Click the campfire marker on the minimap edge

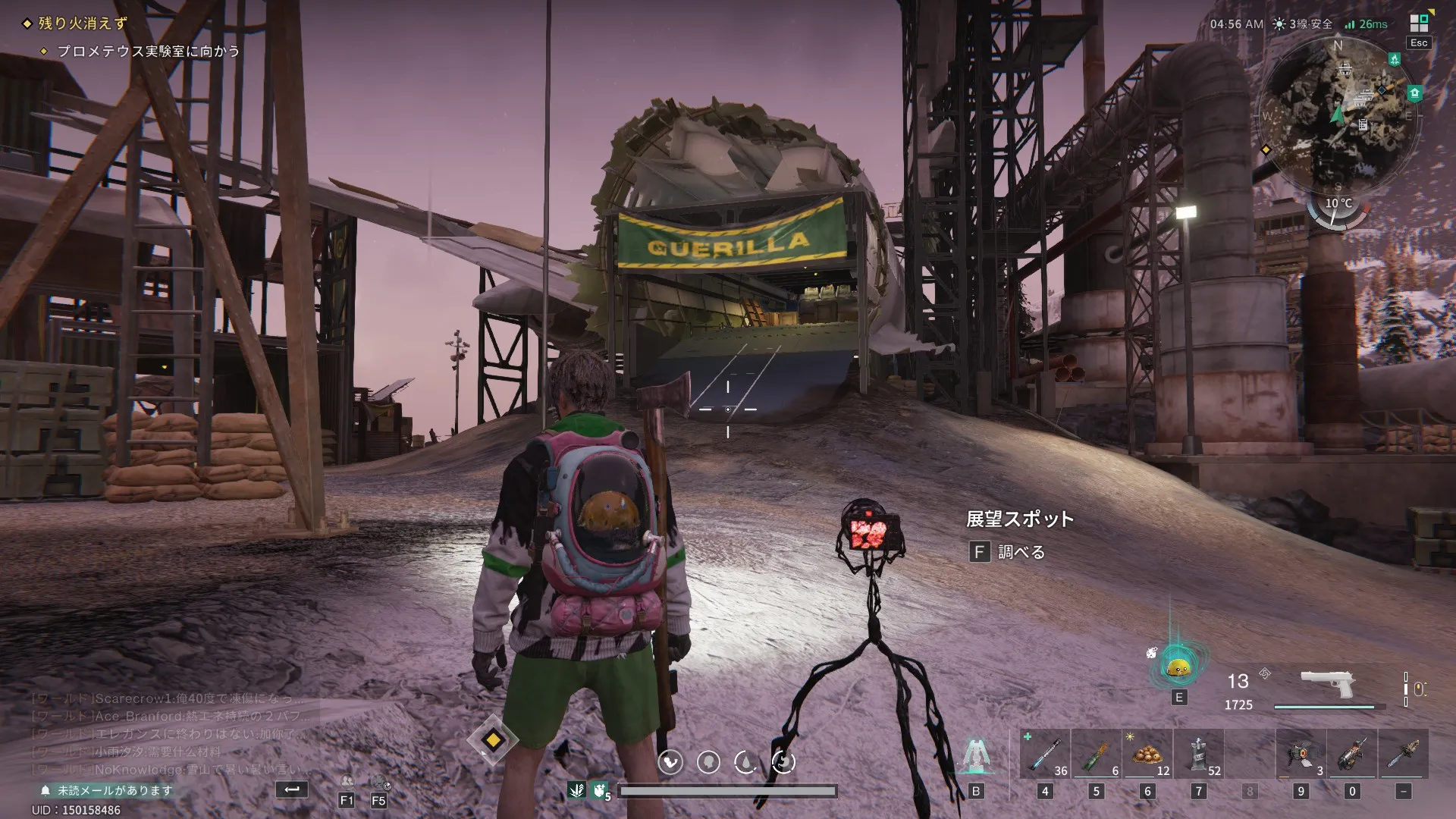click(x=1394, y=59)
